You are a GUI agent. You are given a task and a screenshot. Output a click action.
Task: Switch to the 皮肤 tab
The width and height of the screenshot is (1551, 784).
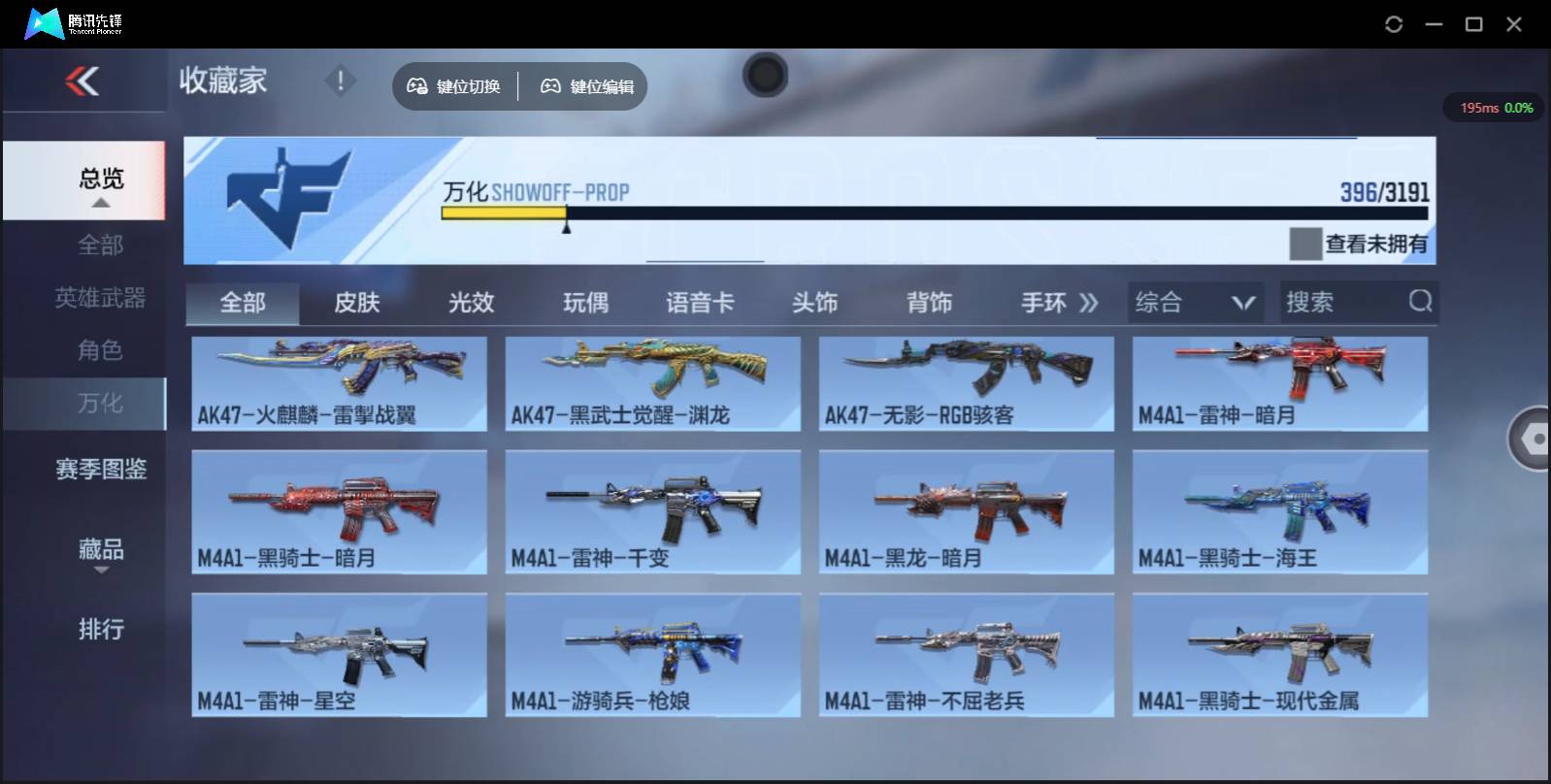[358, 302]
